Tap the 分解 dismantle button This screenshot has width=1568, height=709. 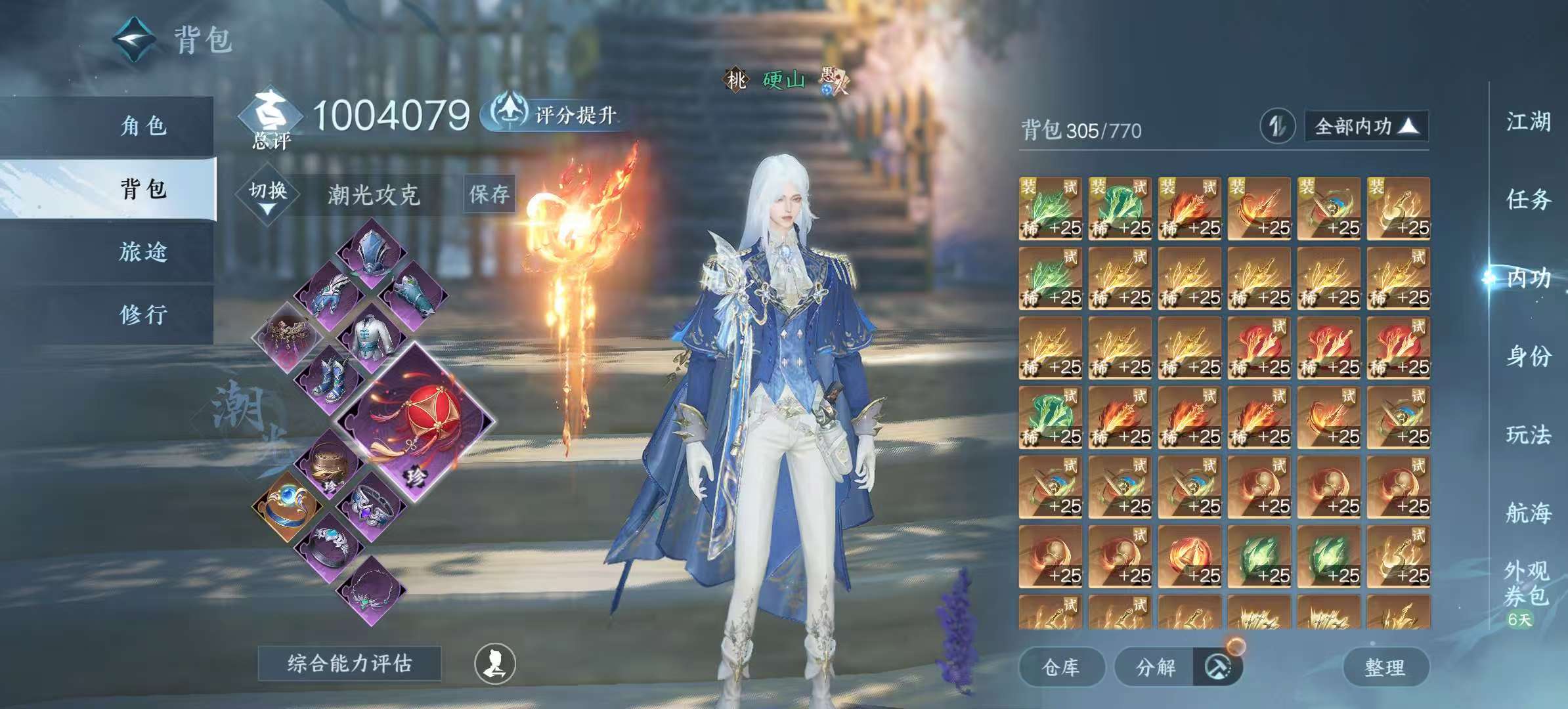[1156, 668]
